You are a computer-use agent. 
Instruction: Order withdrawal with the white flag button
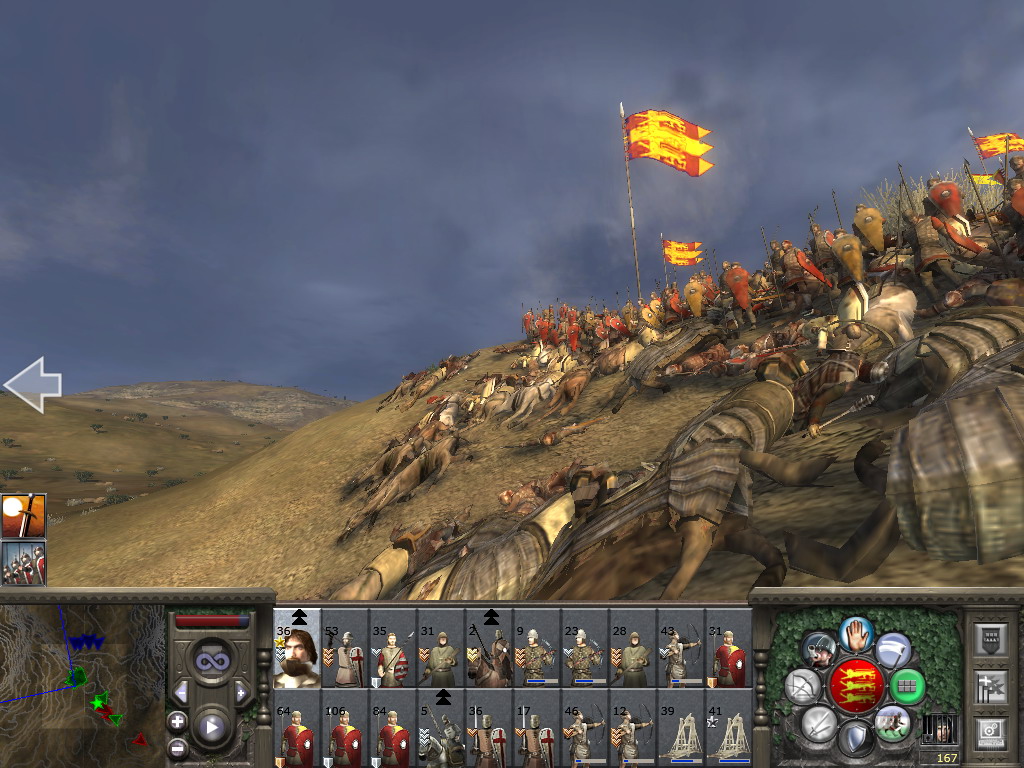click(893, 649)
